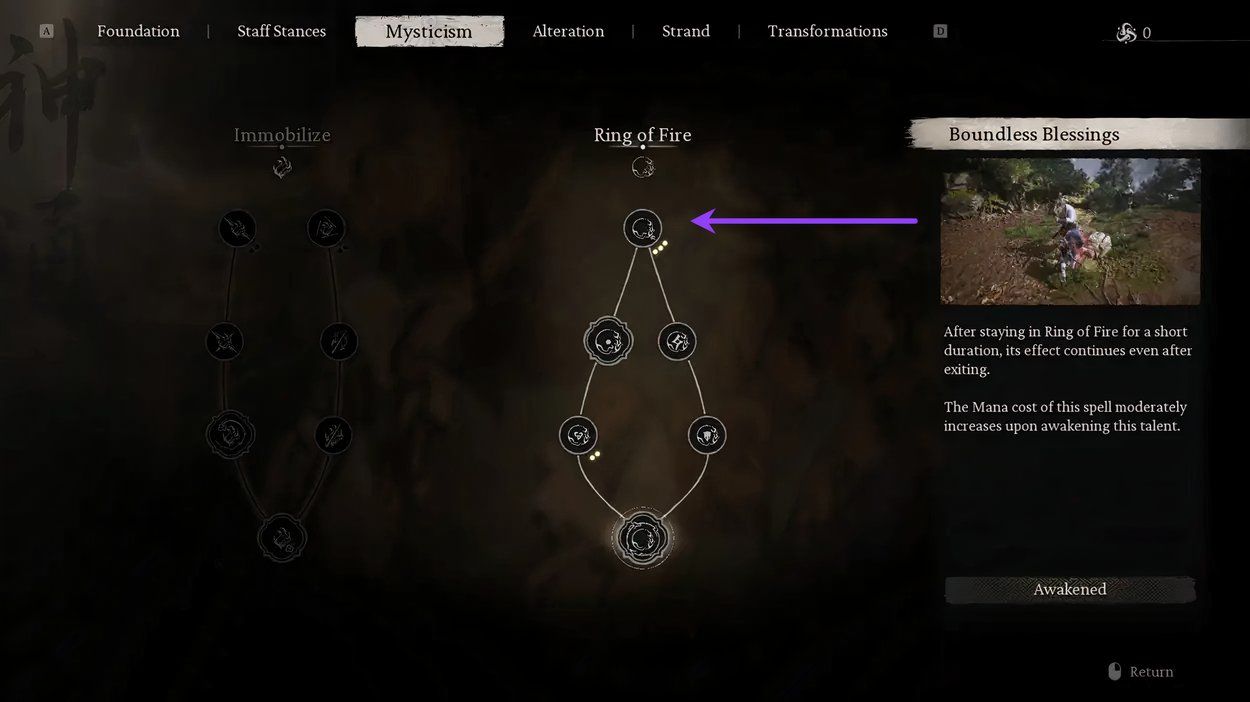Open the Staff Stances tab
Screen dimensions: 1250x702
tap(281, 31)
